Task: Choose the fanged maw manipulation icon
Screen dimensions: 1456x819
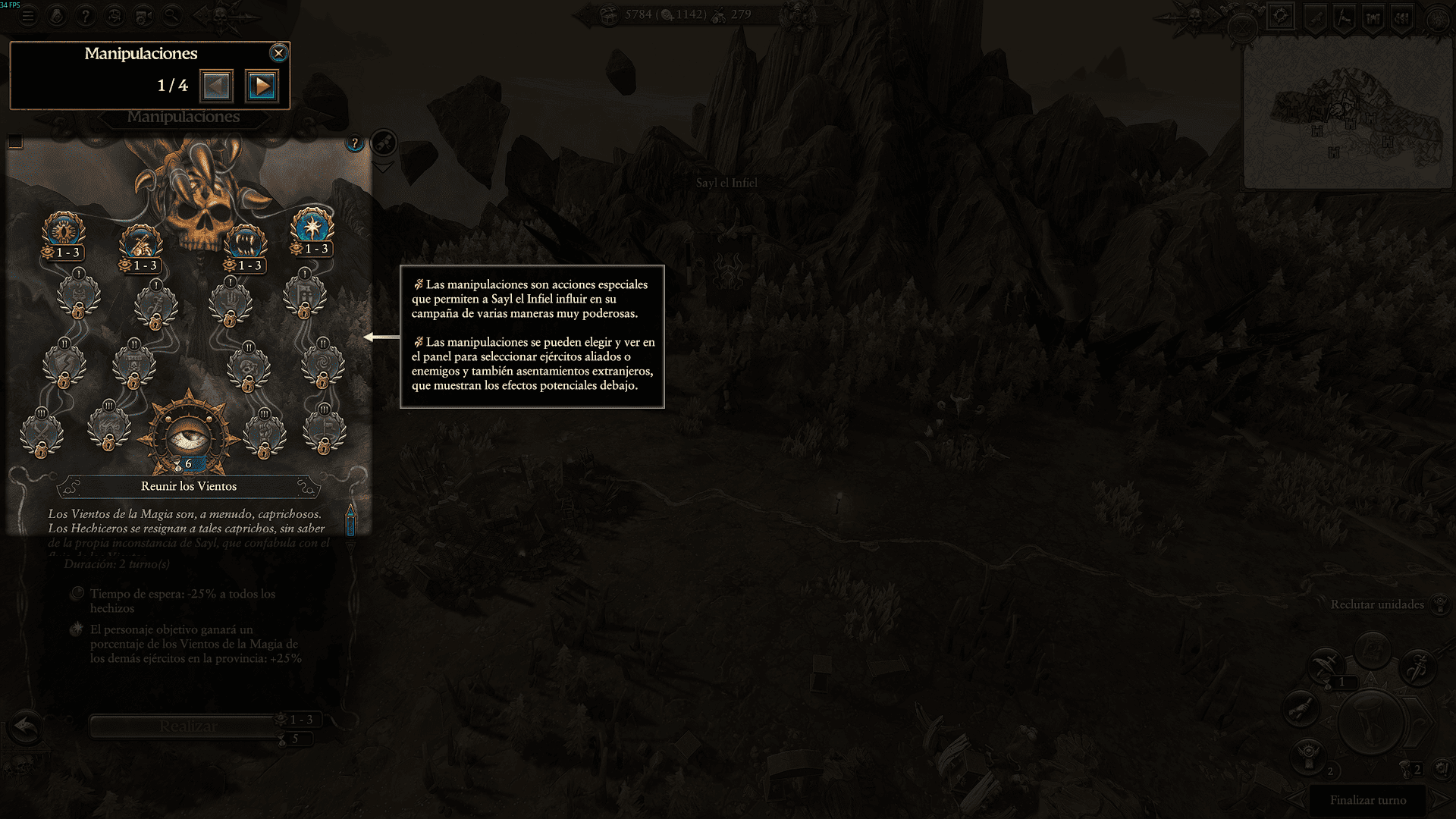Action: 245,243
